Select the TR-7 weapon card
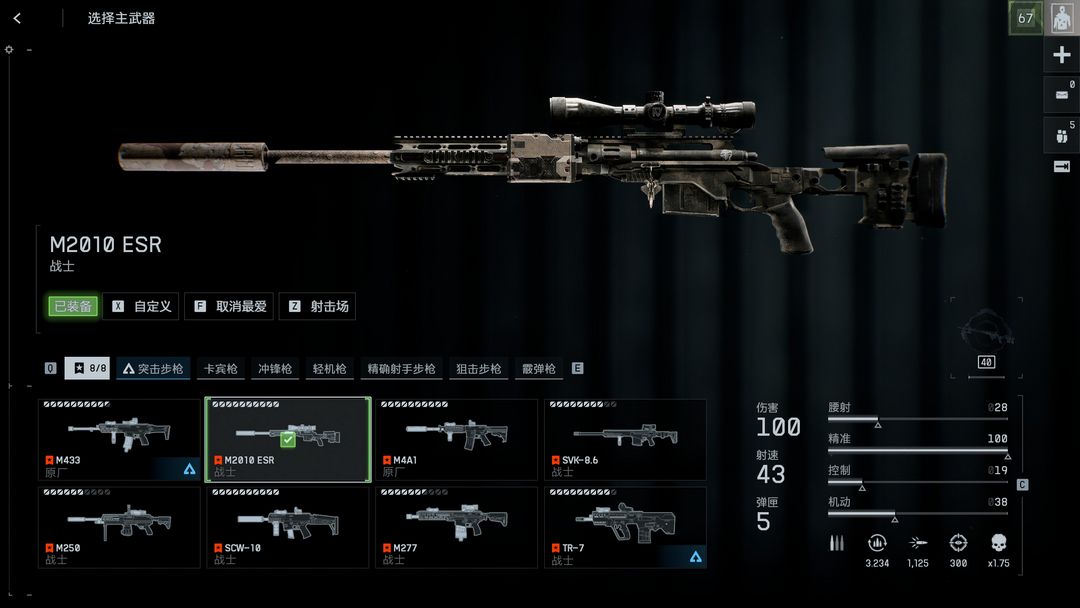1080x608 pixels. [625, 527]
